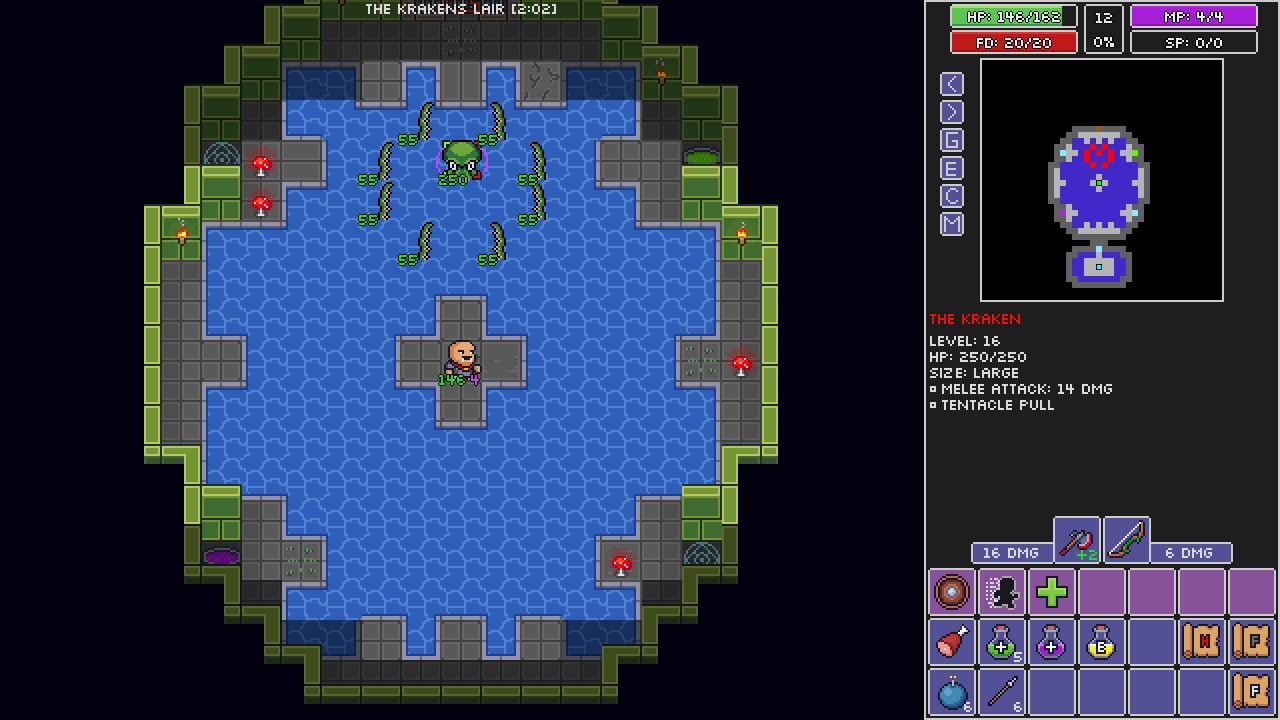Click the C button beside the minimap
This screenshot has width=1280, height=720.
(952, 196)
